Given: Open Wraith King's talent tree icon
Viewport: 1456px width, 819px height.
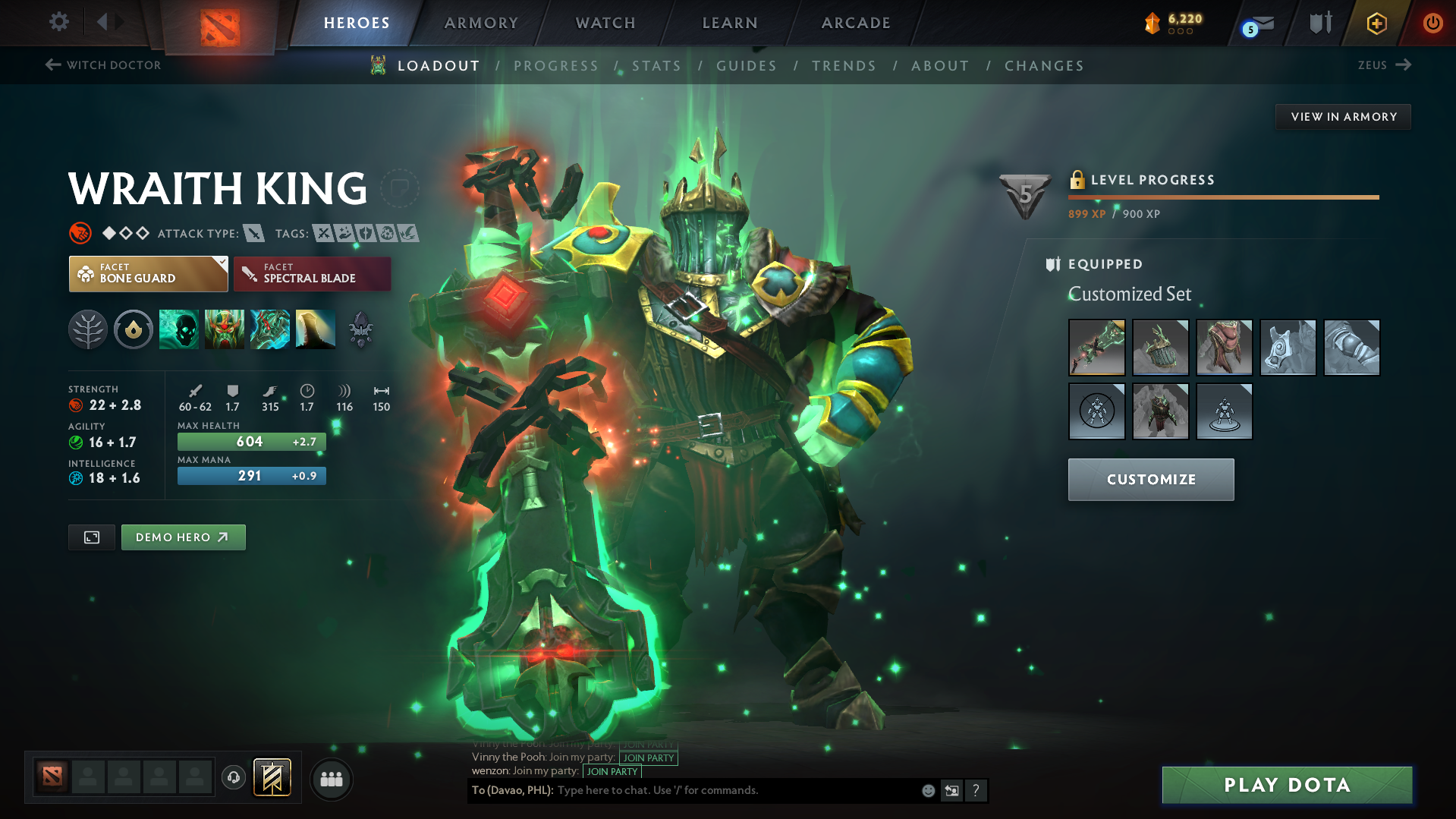Looking at the screenshot, I should coord(88,329).
